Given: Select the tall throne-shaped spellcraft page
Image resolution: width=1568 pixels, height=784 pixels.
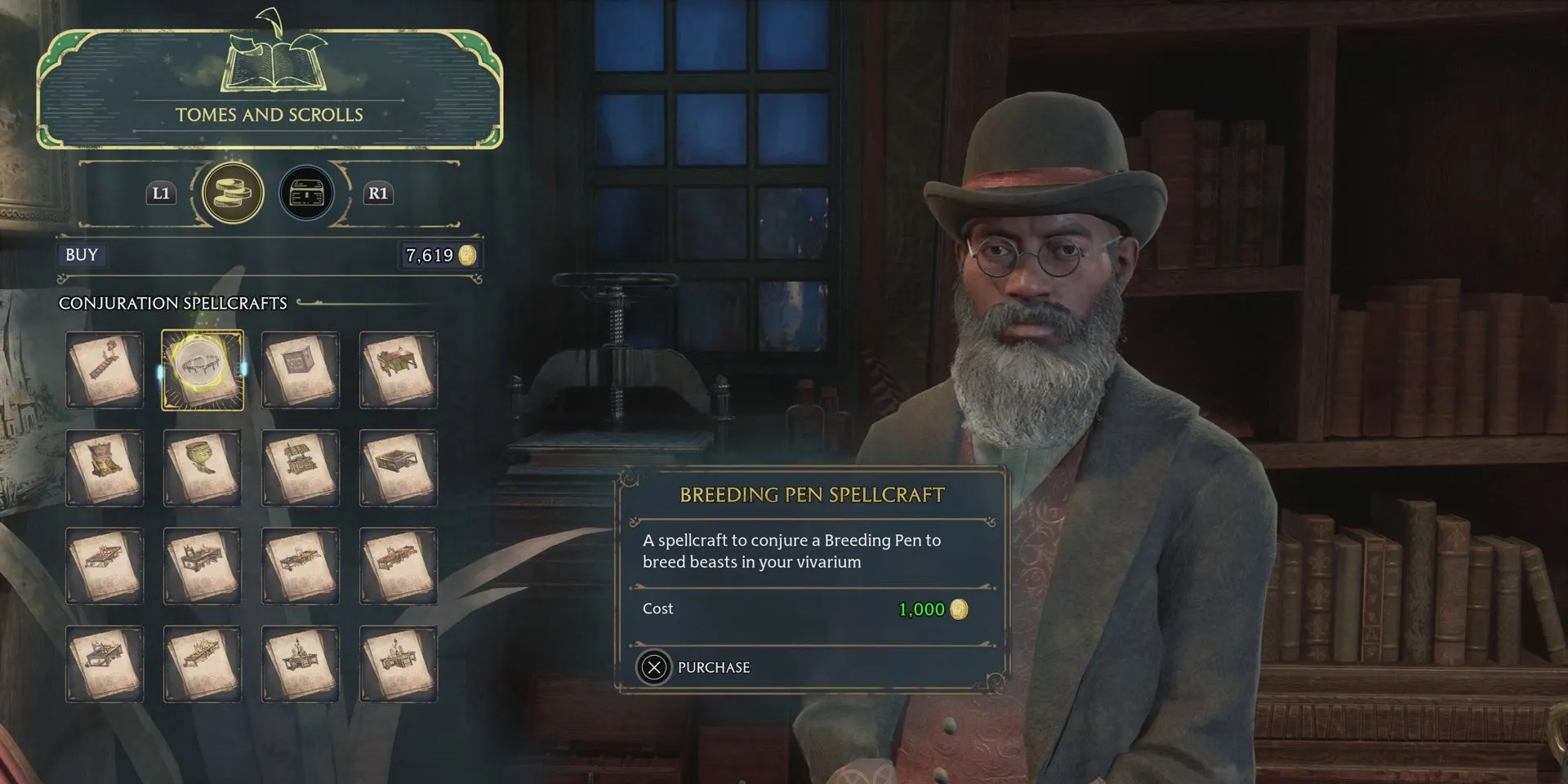Looking at the screenshot, I should point(105,468).
